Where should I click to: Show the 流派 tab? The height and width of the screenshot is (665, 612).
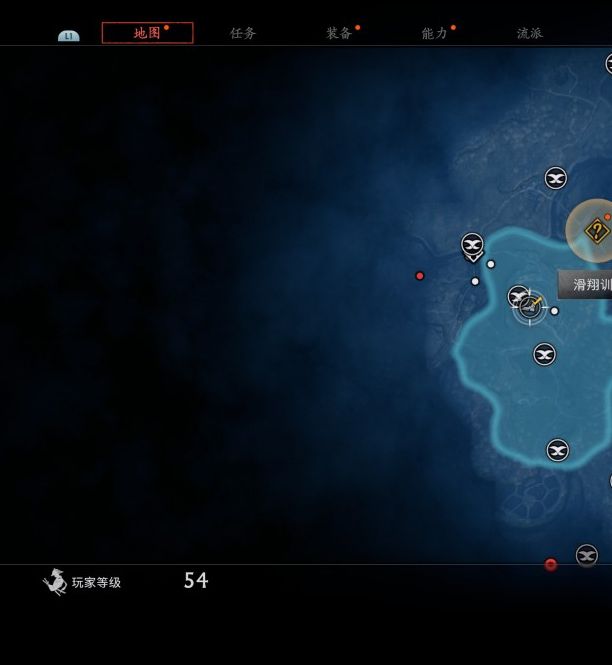pos(530,33)
